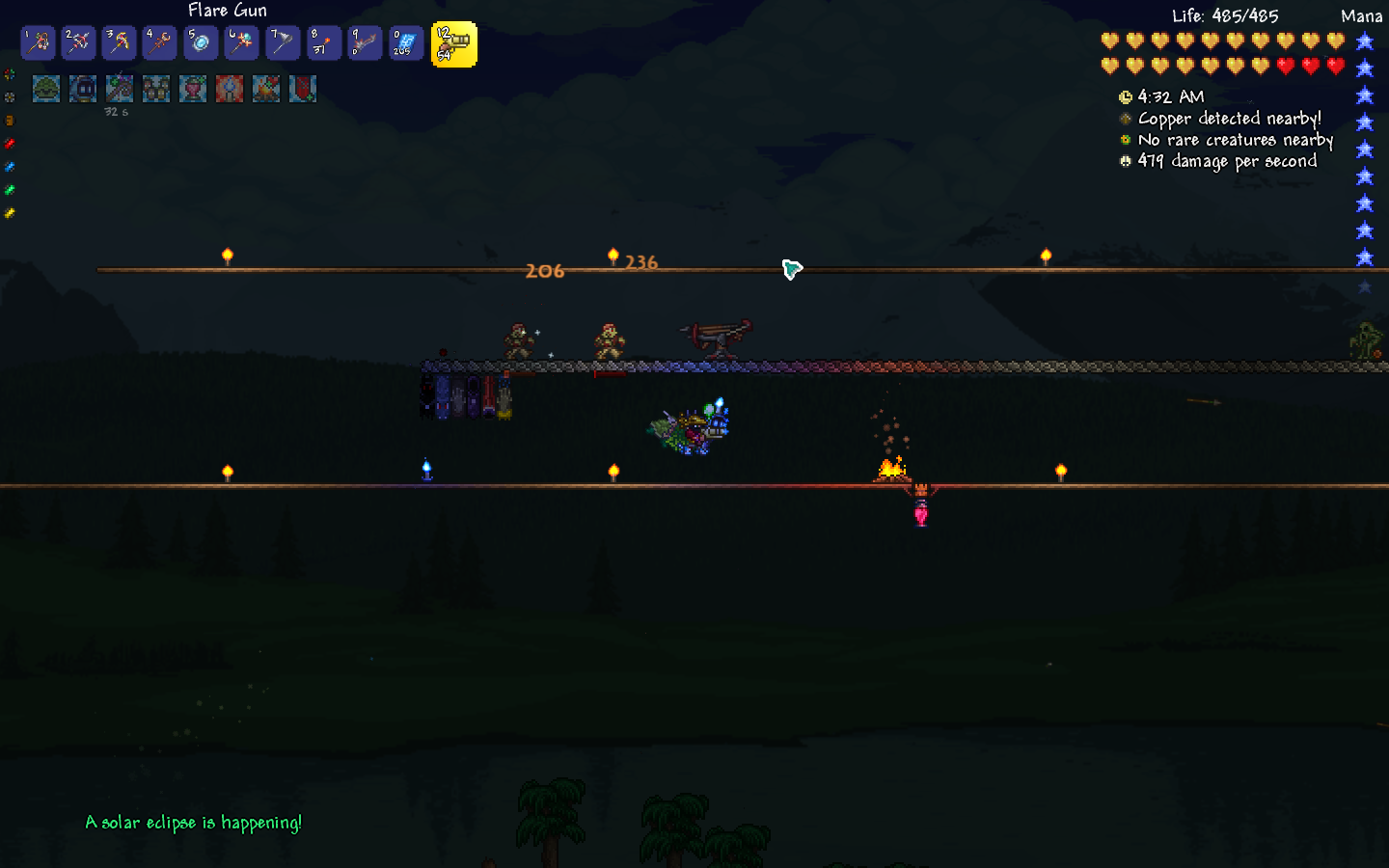Viewport: 1389px width, 868px height.
Task: Pick the orange staff in slot 4
Action: (160, 42)
